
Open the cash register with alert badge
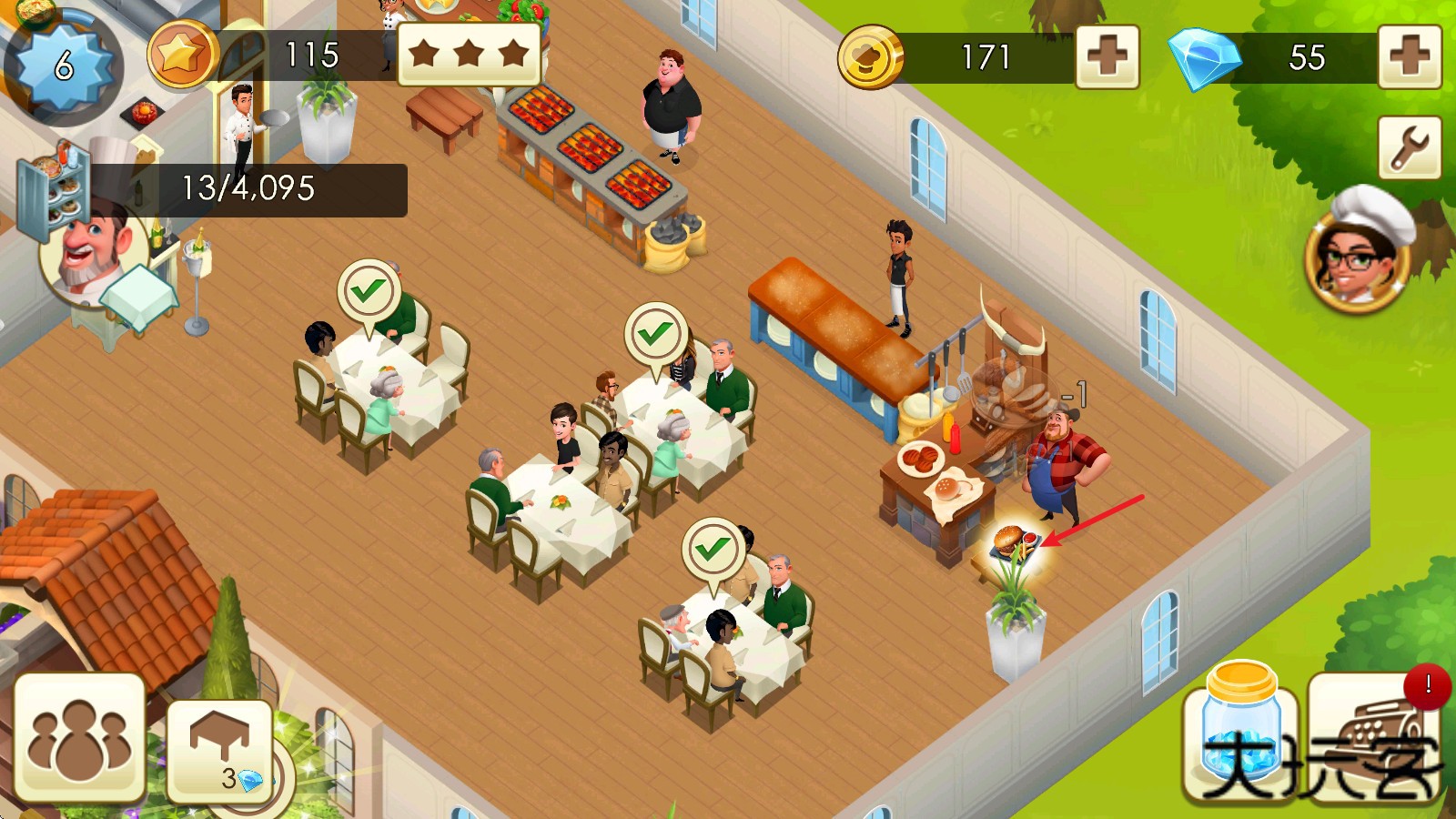[1374, 737]
